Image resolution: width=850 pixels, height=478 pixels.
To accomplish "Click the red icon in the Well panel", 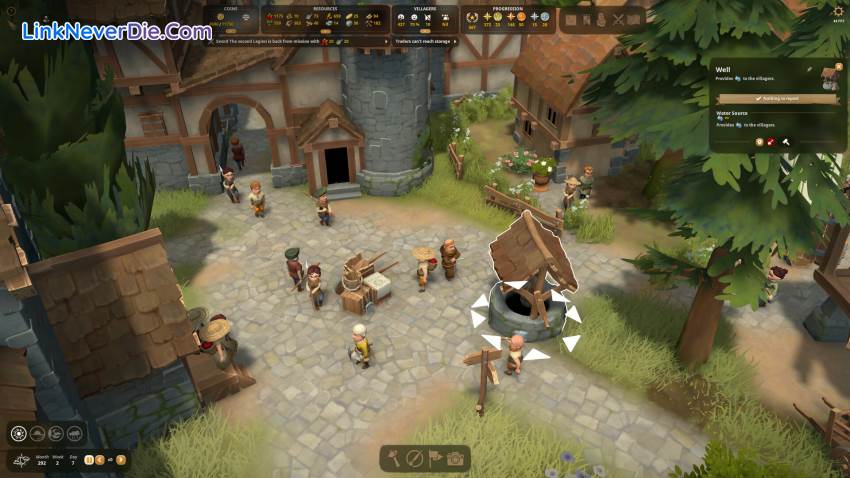I will point(772,141).
